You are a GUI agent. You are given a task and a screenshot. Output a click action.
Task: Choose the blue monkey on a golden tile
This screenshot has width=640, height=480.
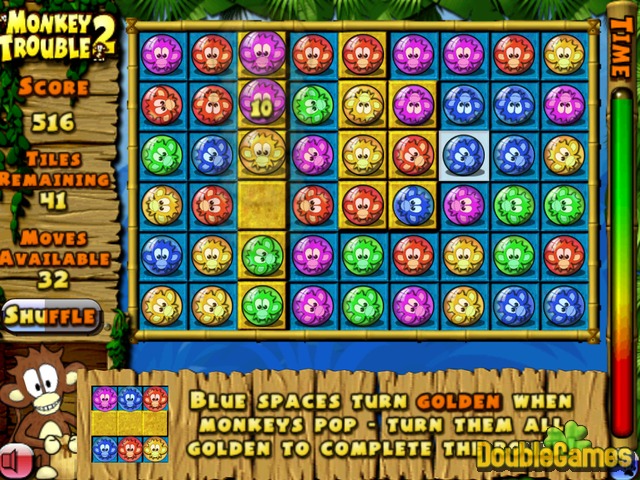(412, 205)
